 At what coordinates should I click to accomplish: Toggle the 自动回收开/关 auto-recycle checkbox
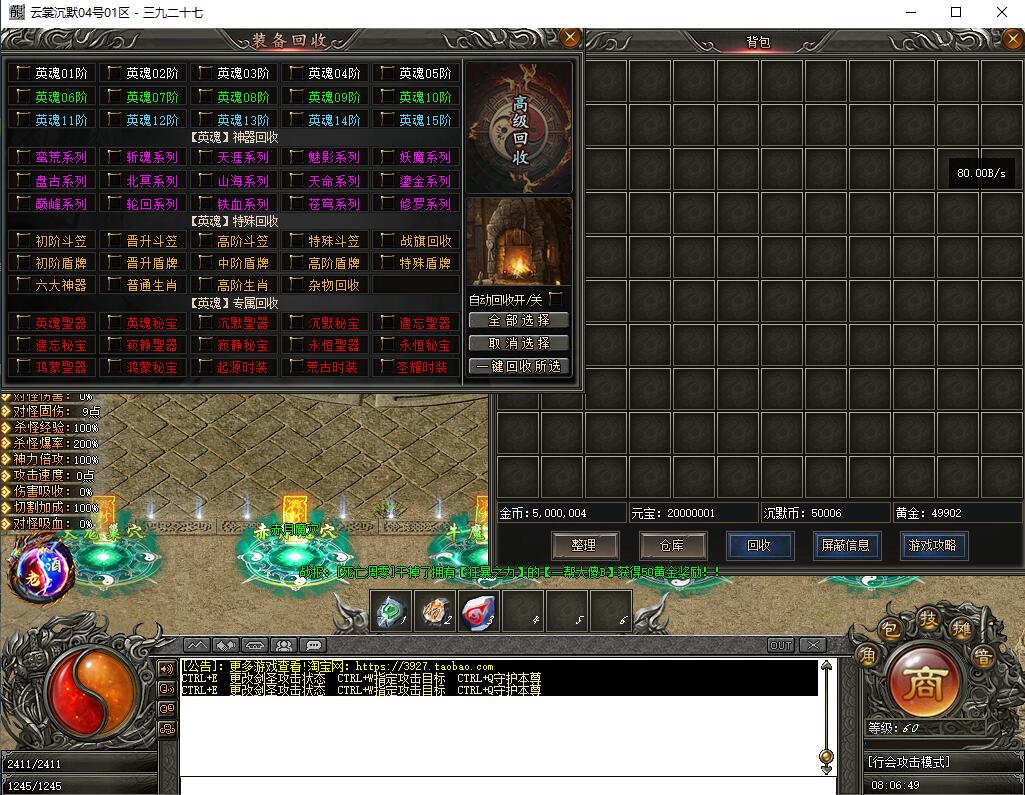[556, 299]
